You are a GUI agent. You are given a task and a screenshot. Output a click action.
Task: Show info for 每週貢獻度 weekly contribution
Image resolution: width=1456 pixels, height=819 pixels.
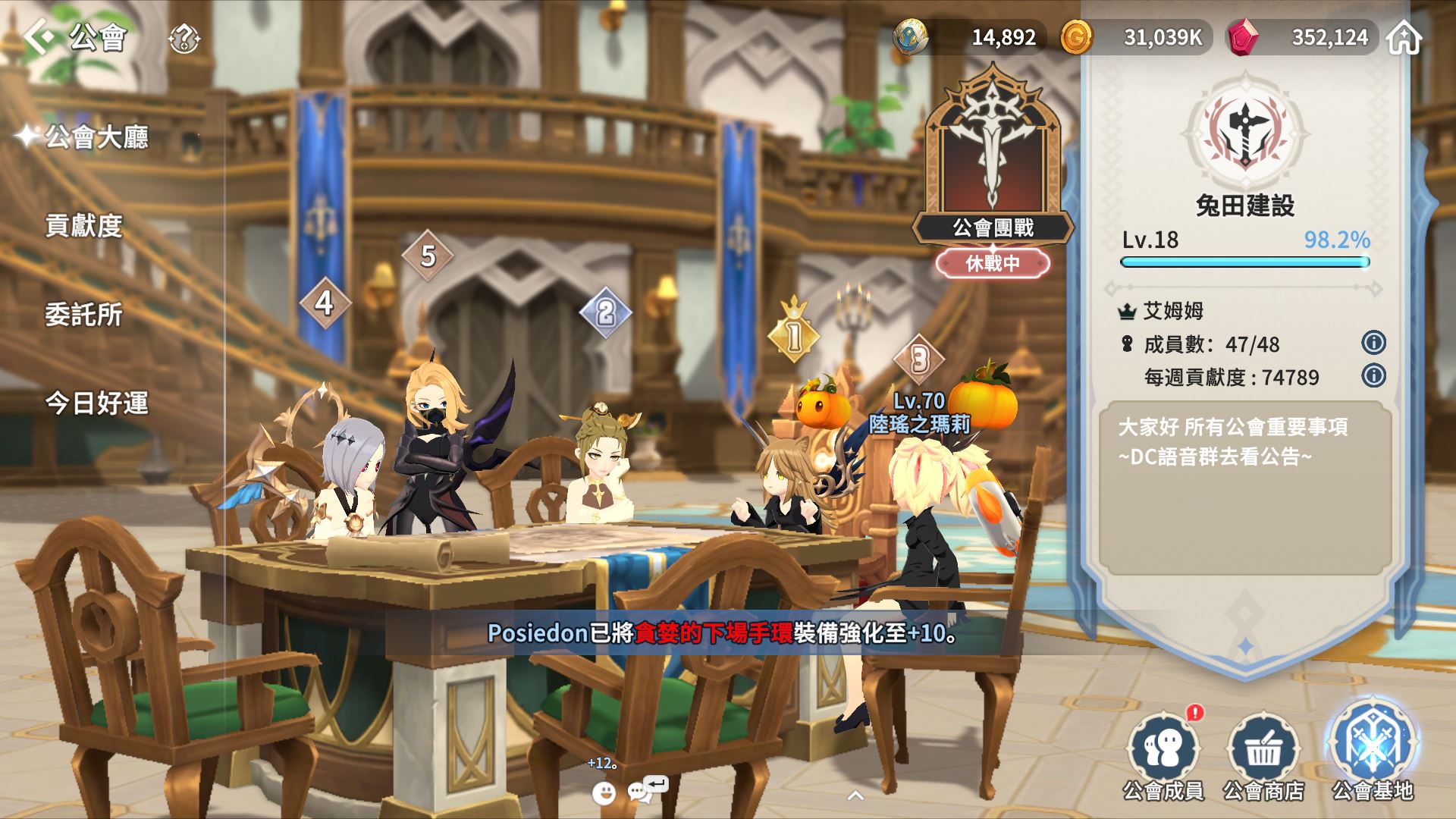tap(1373, 375)
